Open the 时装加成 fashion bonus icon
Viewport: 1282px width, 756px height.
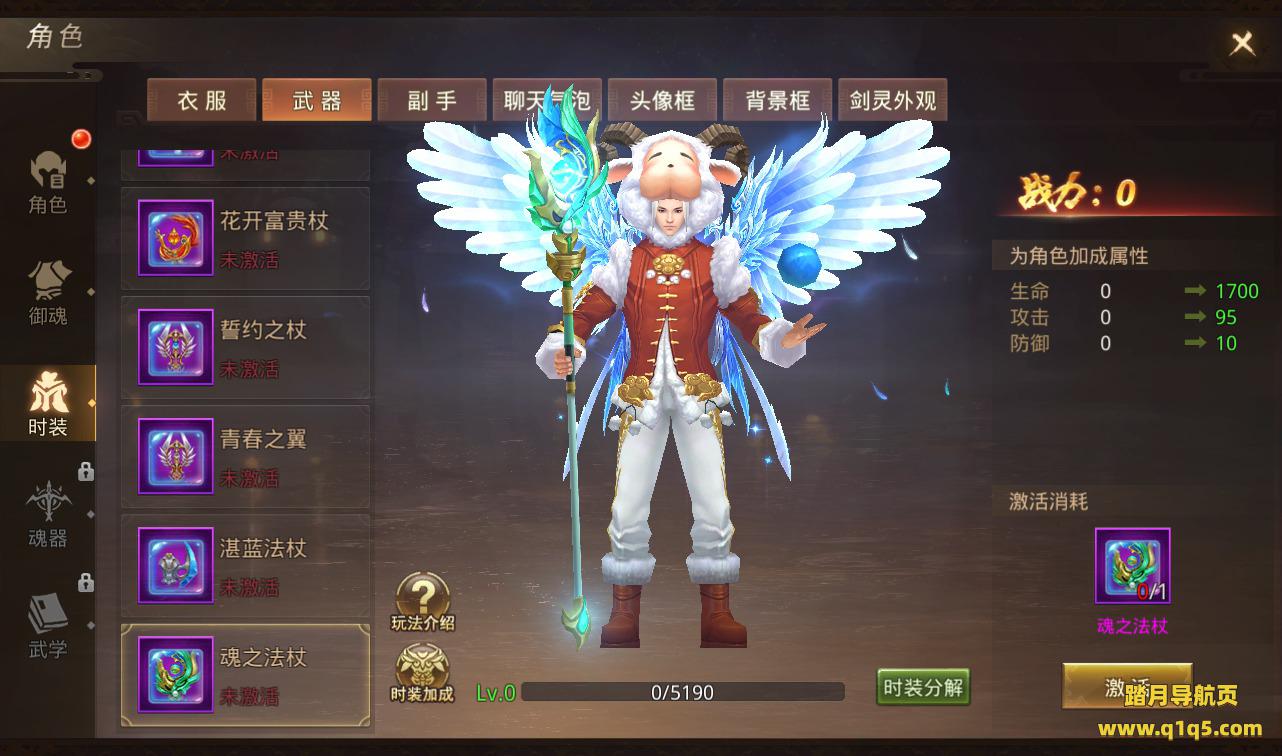[423, 673]
